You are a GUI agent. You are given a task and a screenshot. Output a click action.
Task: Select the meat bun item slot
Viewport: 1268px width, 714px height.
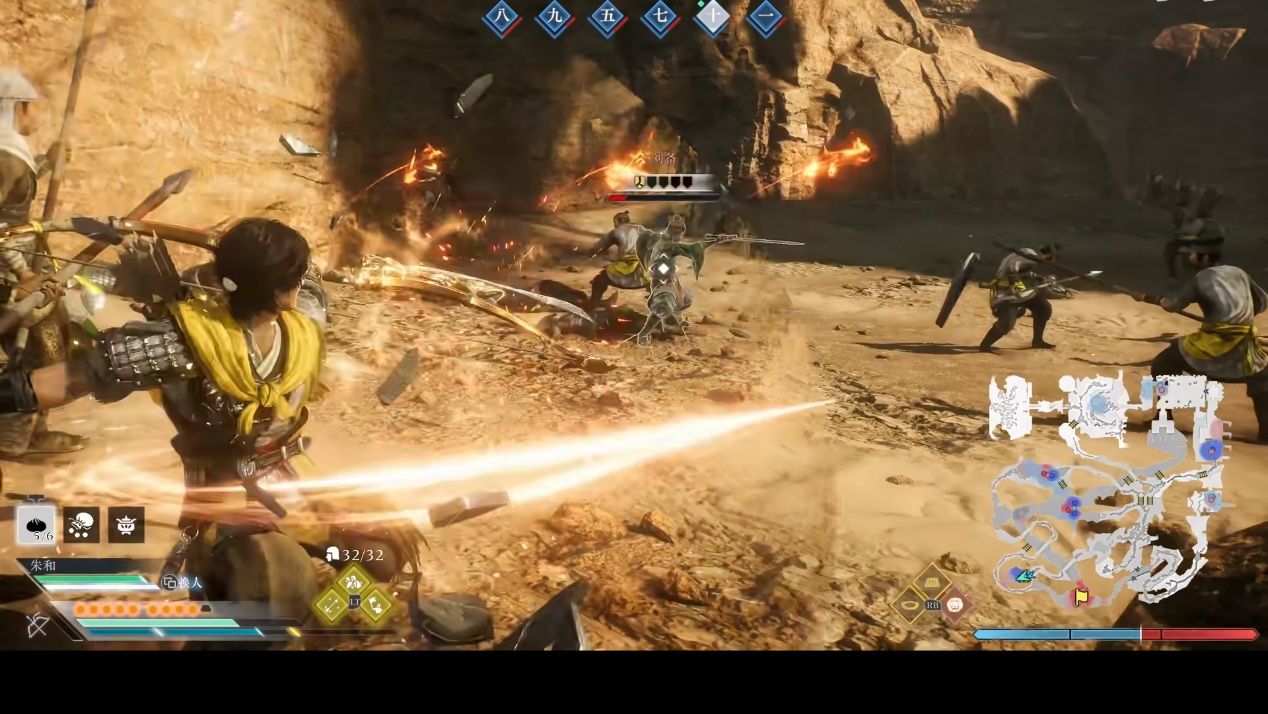pos(36,525)
